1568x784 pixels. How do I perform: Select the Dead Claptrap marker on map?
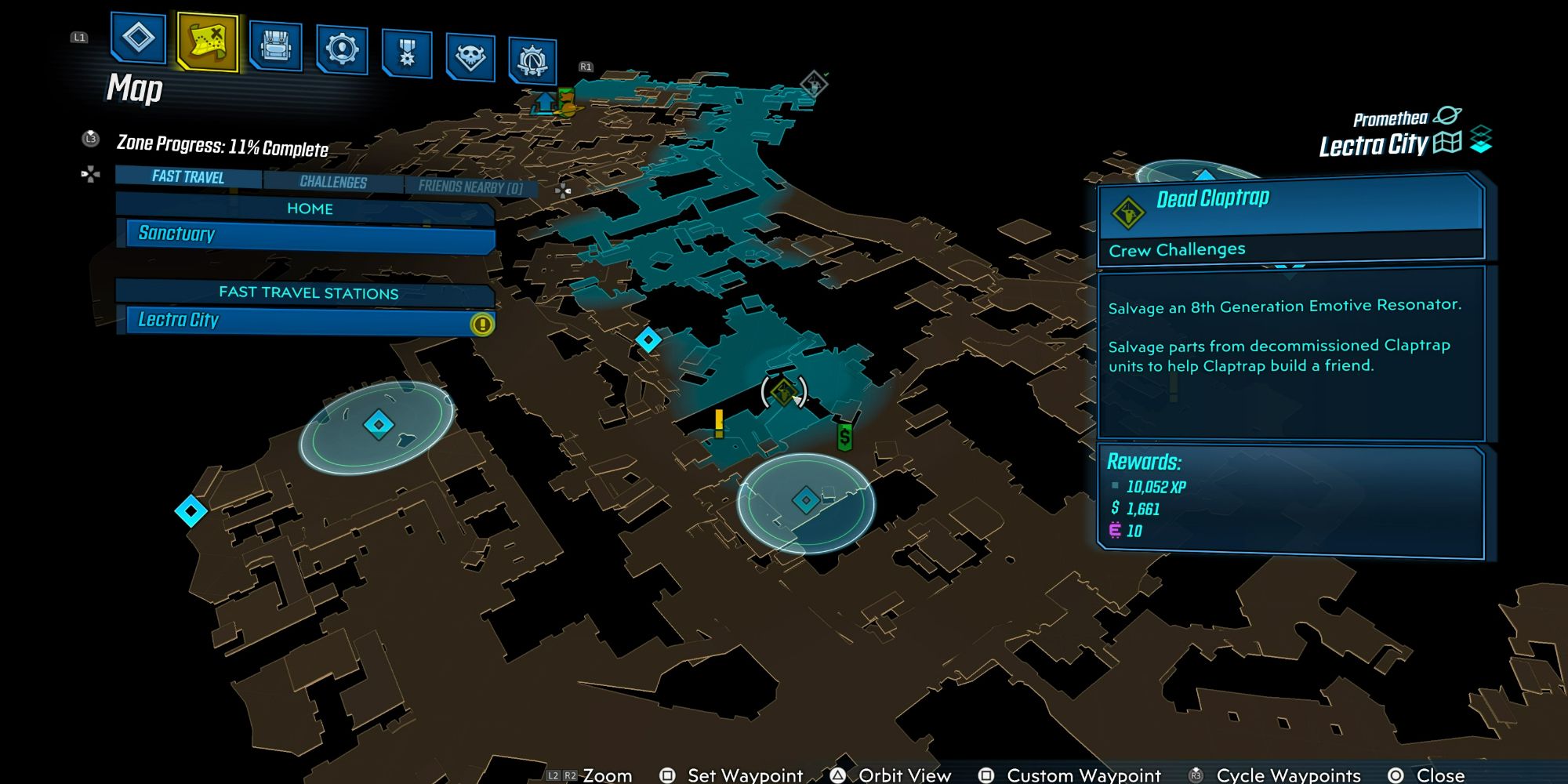click(783, 390)
